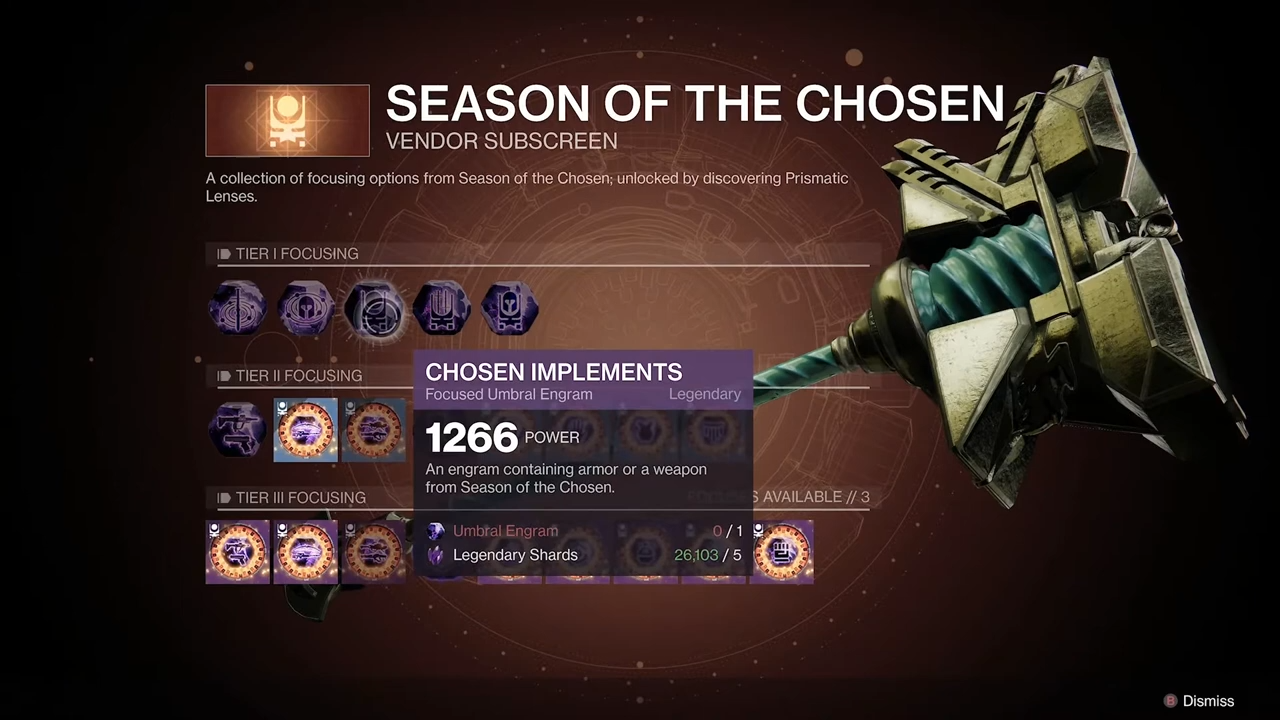Choose the Tier I engram with staff and rings
Screen dimensions: 1280x720
[x=238, y=308]
